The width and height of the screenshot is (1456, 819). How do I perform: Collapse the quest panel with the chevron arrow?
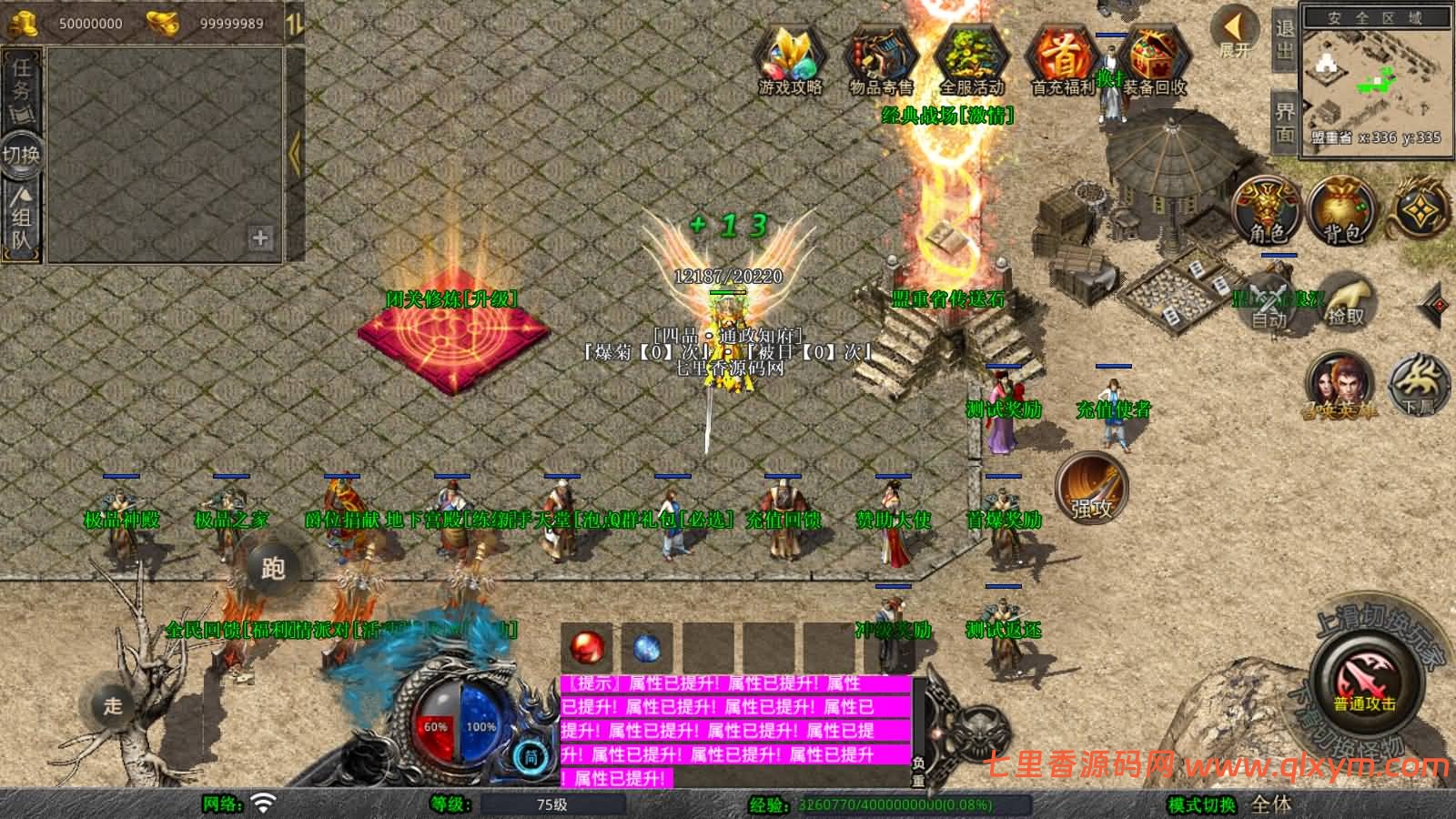click(x=293, y=150)
